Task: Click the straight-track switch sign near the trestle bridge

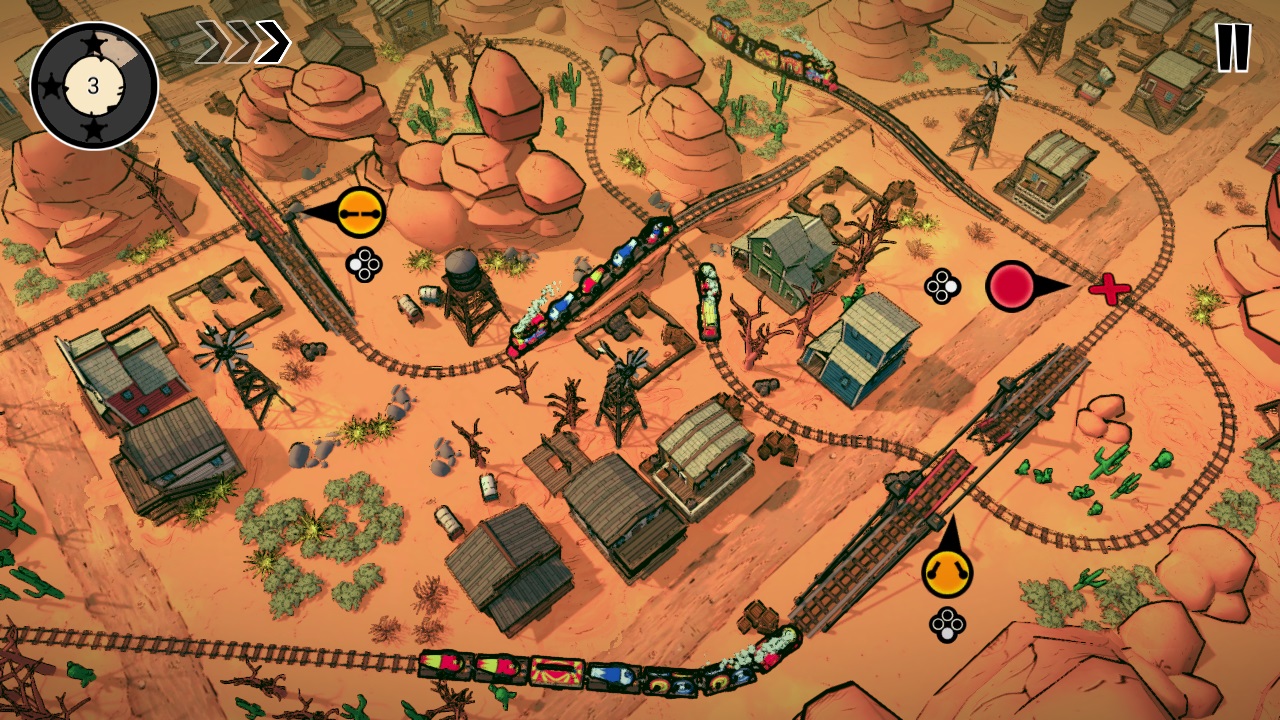Action: [361, 214]
